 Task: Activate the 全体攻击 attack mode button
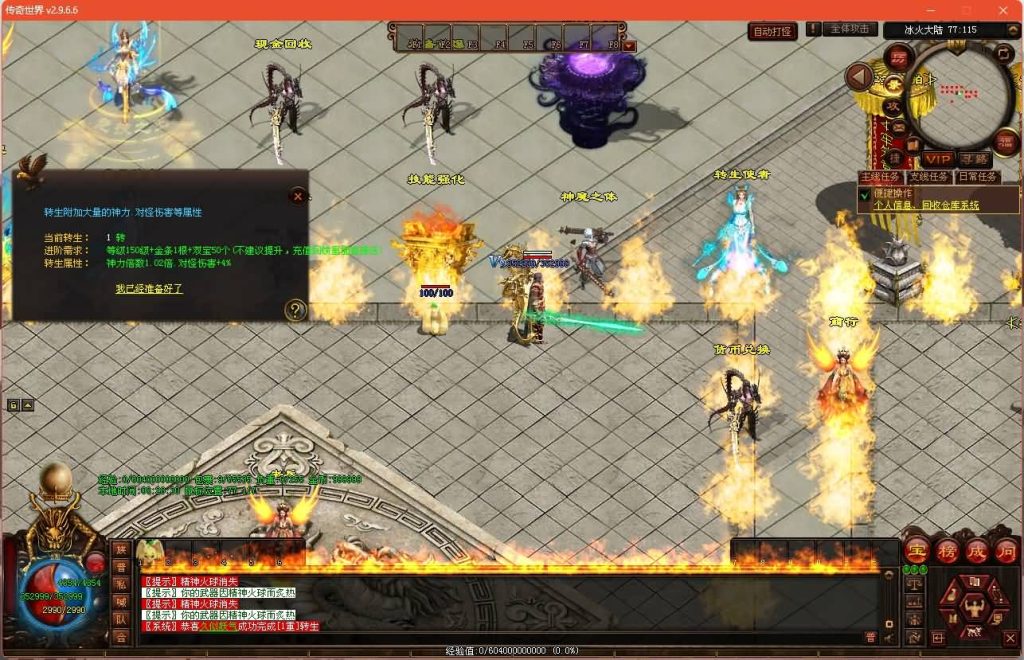[852, 29]
